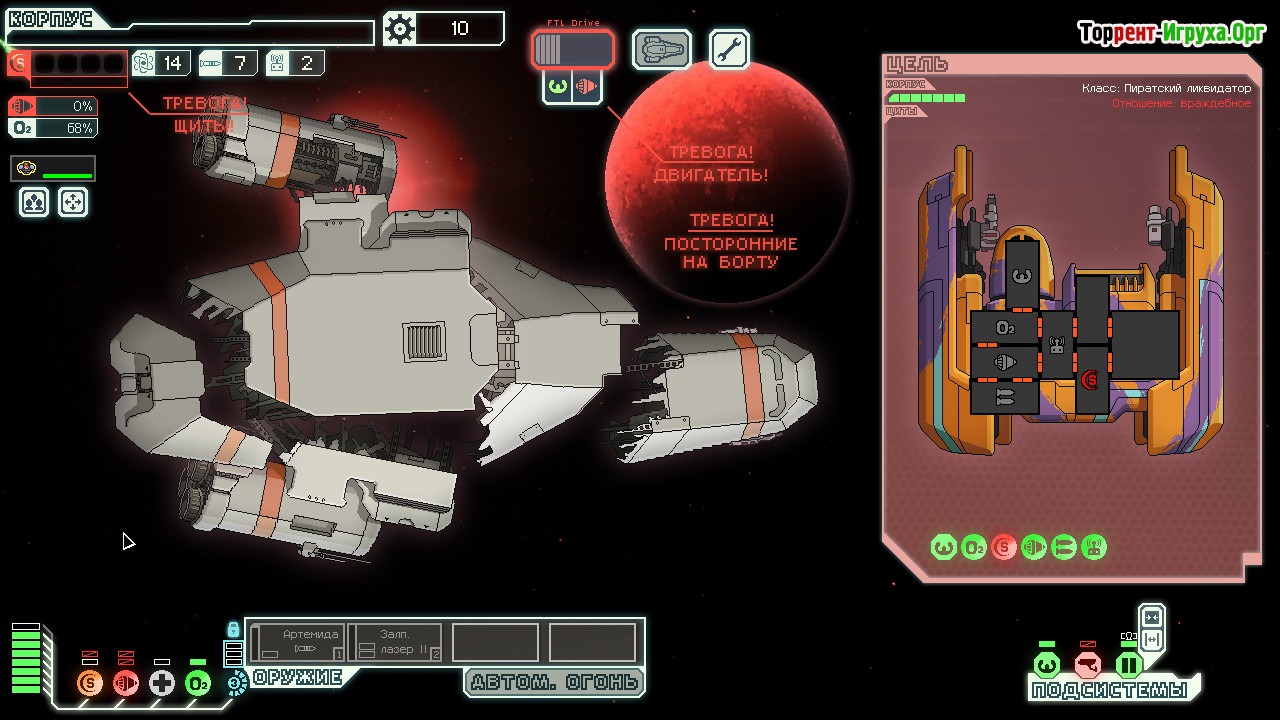Select the engines system power icon
Screen dimensions: 1280x720
click(126, 683)
